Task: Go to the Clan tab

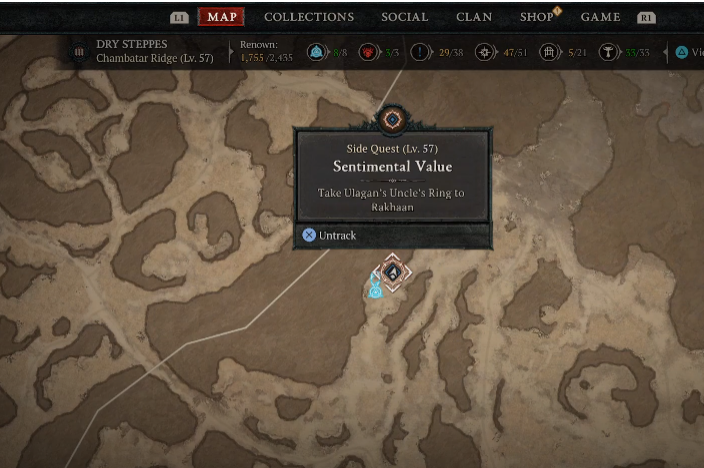Action: [474, 17]
